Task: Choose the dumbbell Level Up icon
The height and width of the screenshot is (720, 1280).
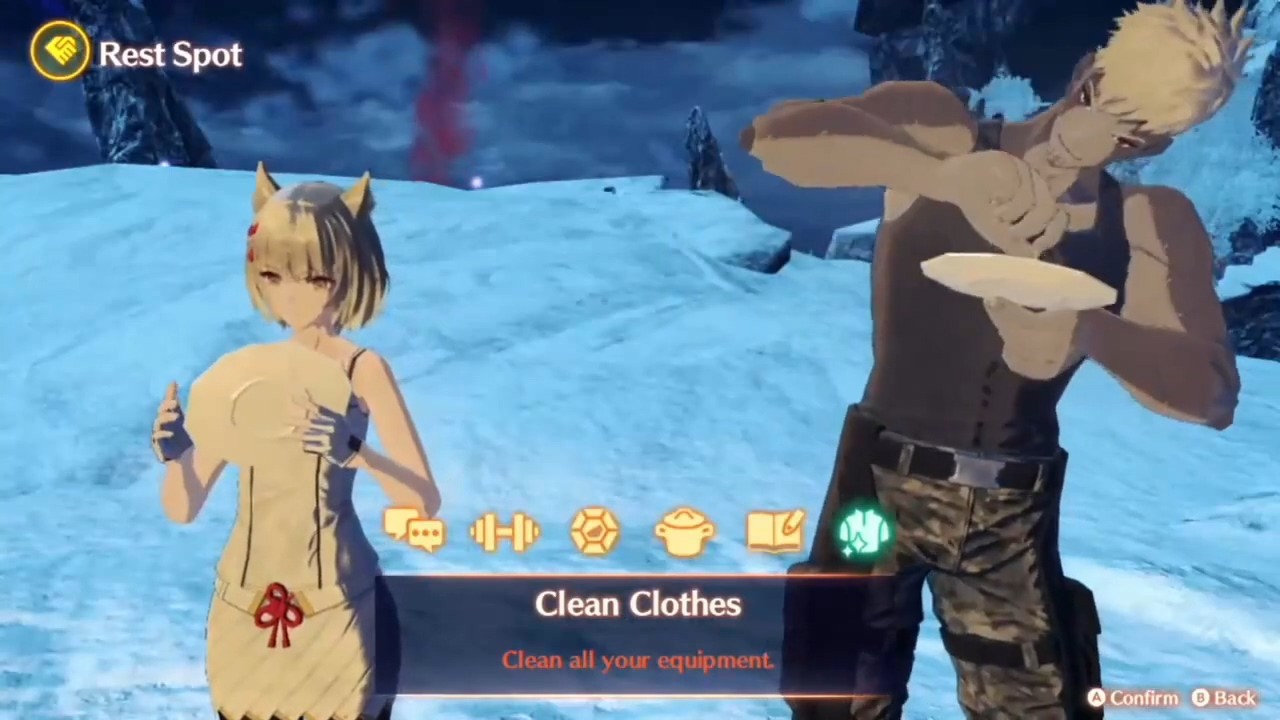Action: click(505, 531)
